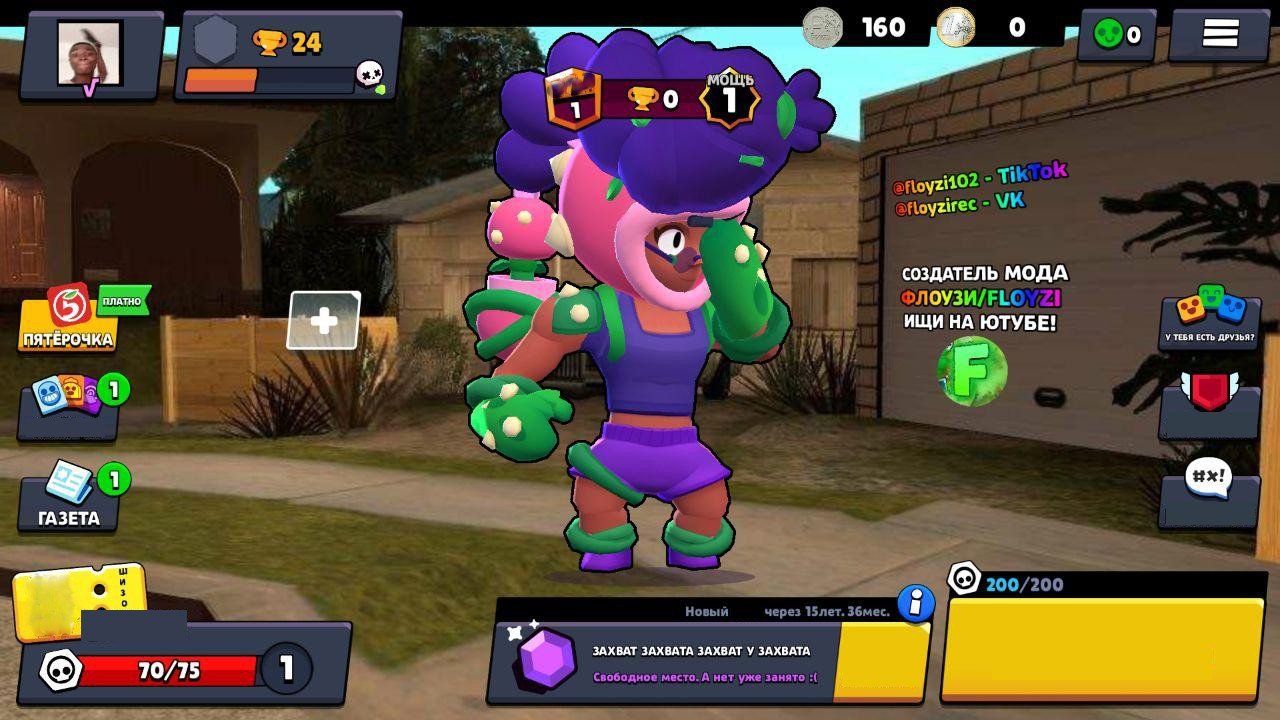Open the player profile avatar
1280x720 pixels.
point(89,55)
